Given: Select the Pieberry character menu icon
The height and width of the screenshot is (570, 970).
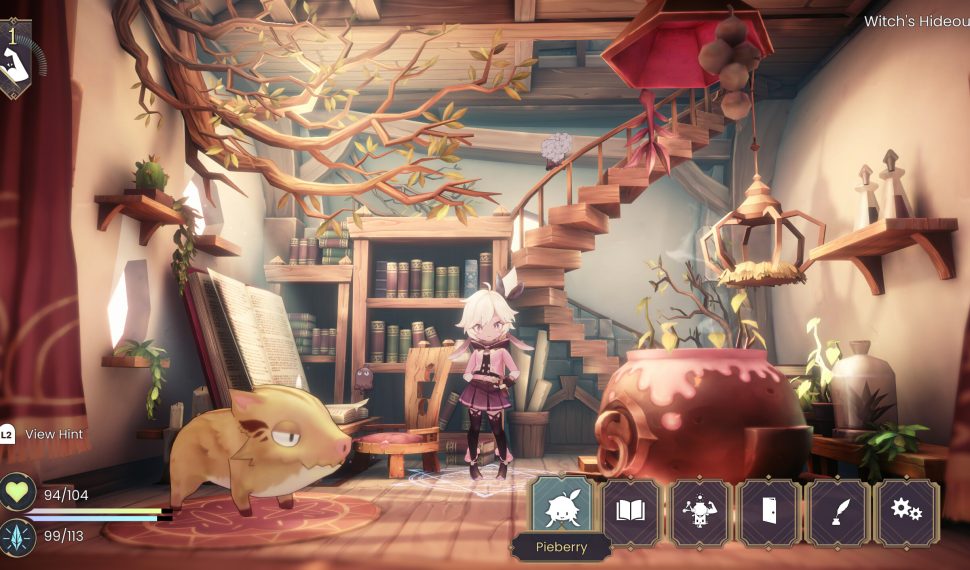Looking at the screenshot, I should click(561, 511).
